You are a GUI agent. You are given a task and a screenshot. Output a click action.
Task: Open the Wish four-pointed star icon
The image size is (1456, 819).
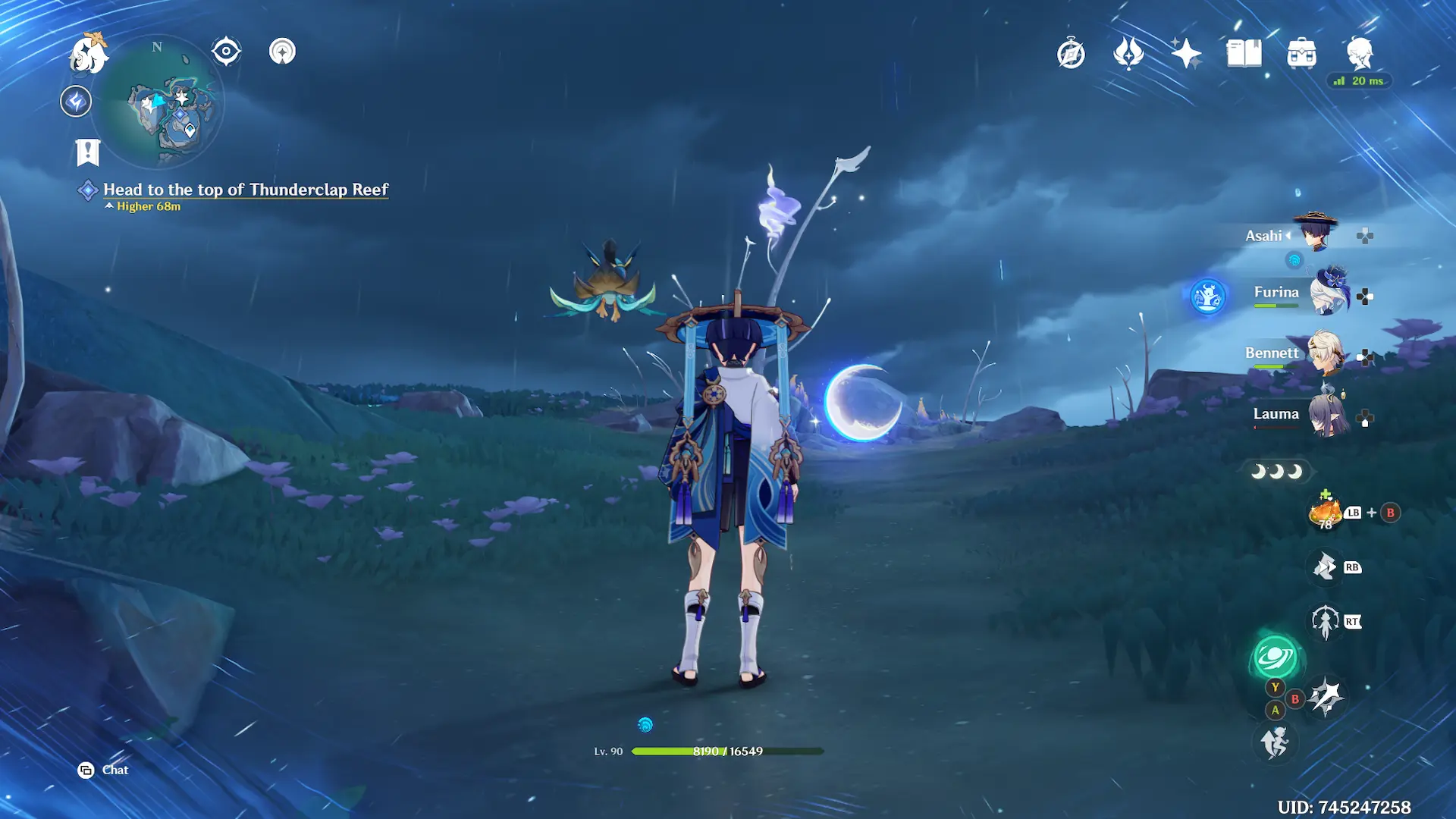click(1186, 54)
